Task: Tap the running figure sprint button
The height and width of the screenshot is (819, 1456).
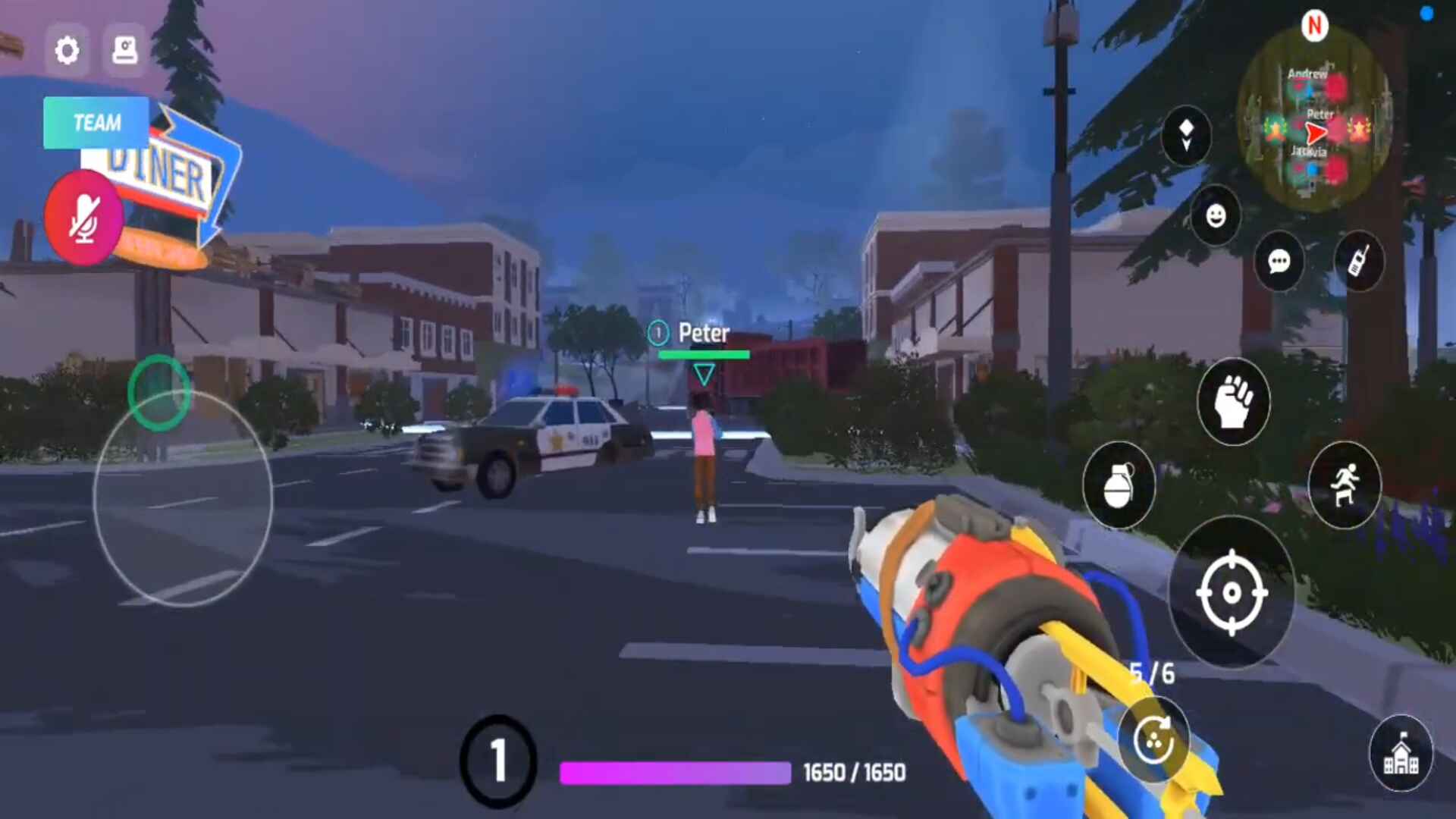Action: click(x=1345, y=485)
